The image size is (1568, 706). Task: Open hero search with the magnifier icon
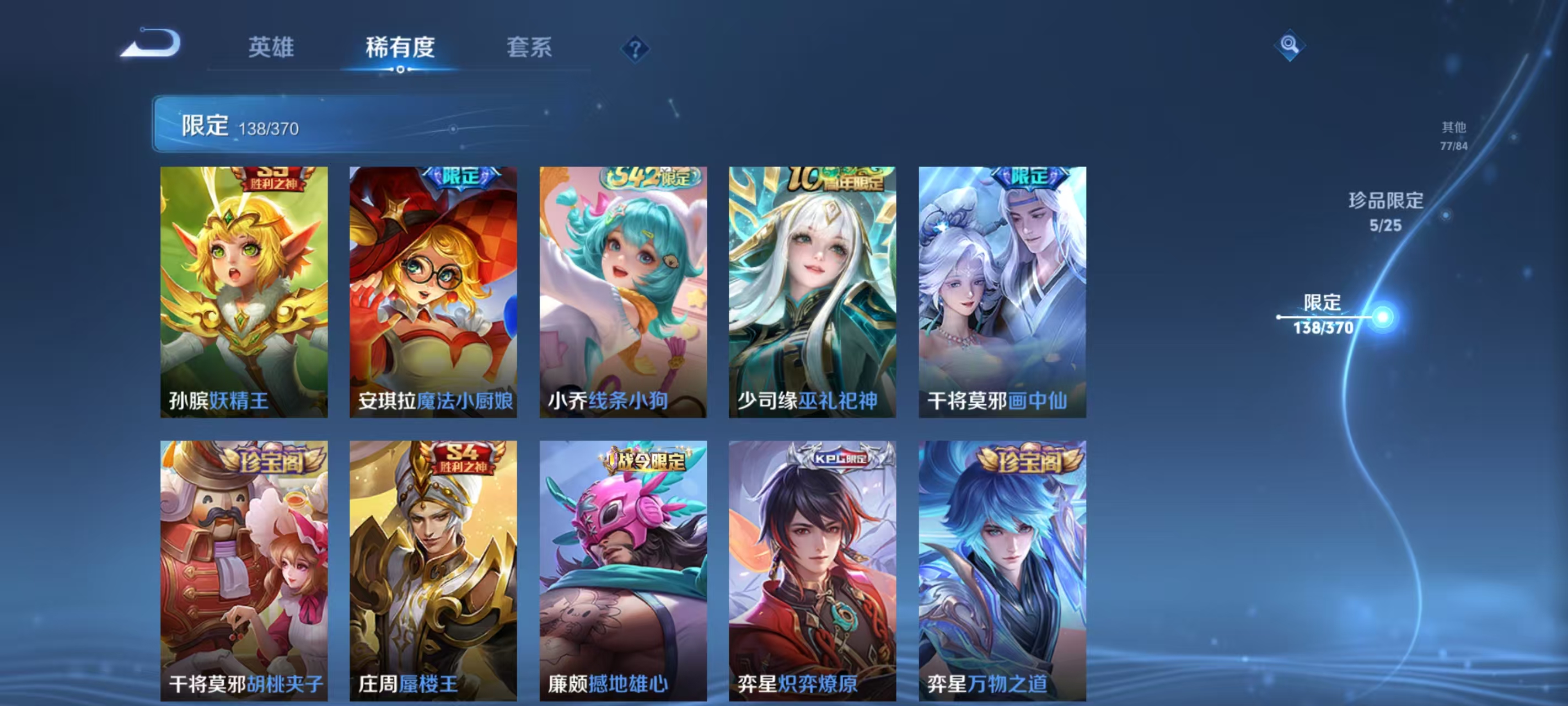1291,46
